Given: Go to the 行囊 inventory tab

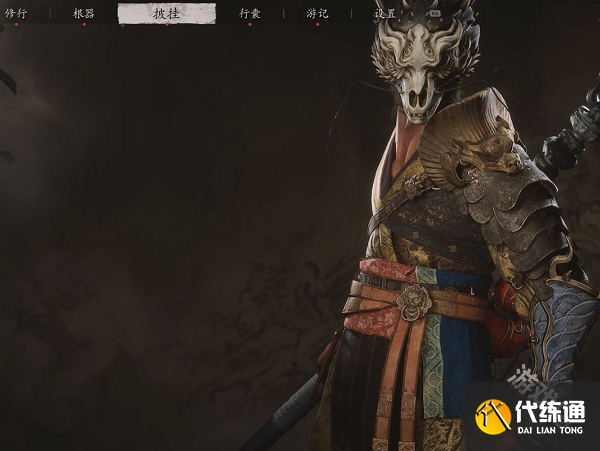Looking at the screenshot, I should pos(250,14).
